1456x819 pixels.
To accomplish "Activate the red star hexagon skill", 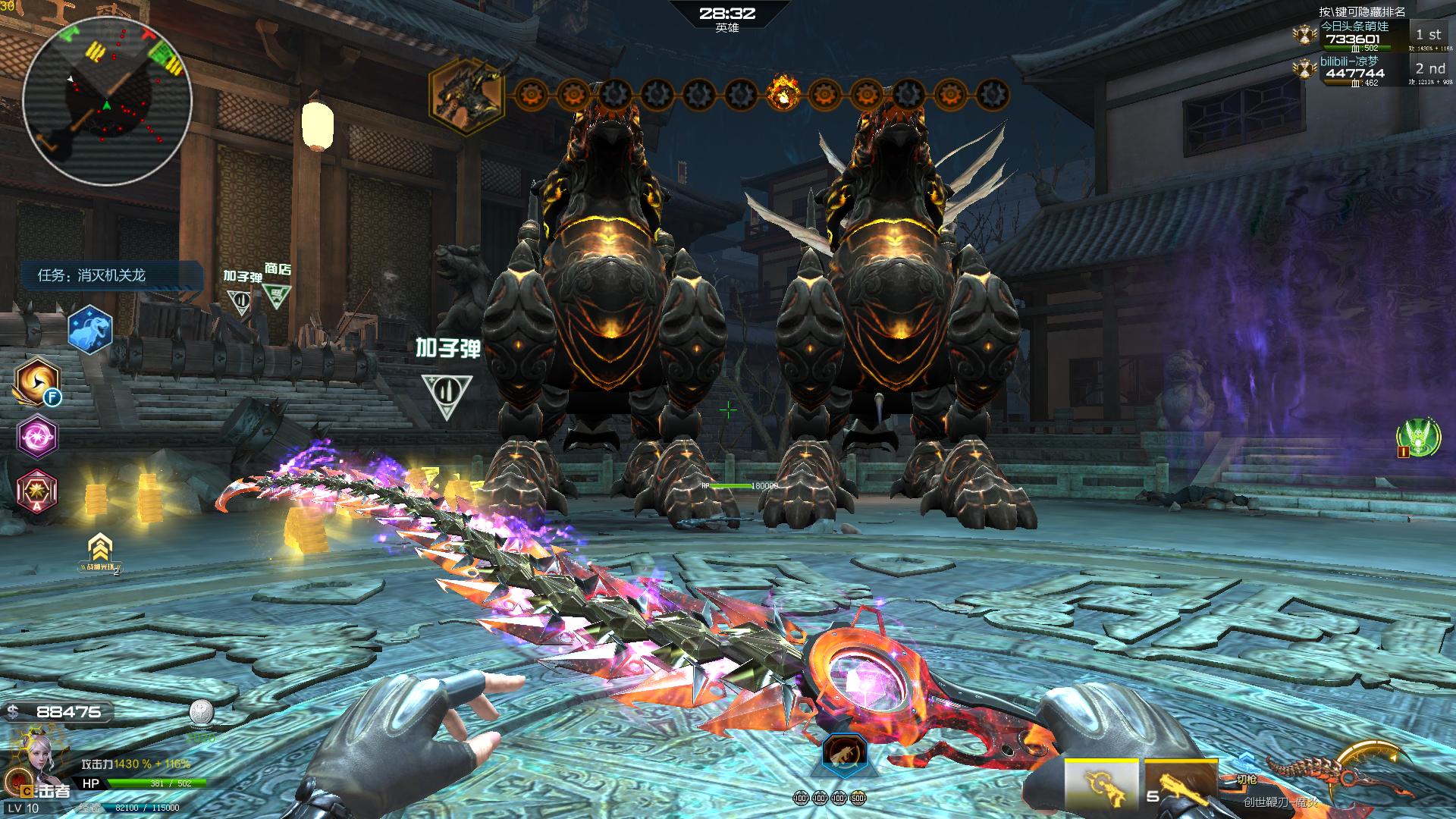I will [38, 490].
